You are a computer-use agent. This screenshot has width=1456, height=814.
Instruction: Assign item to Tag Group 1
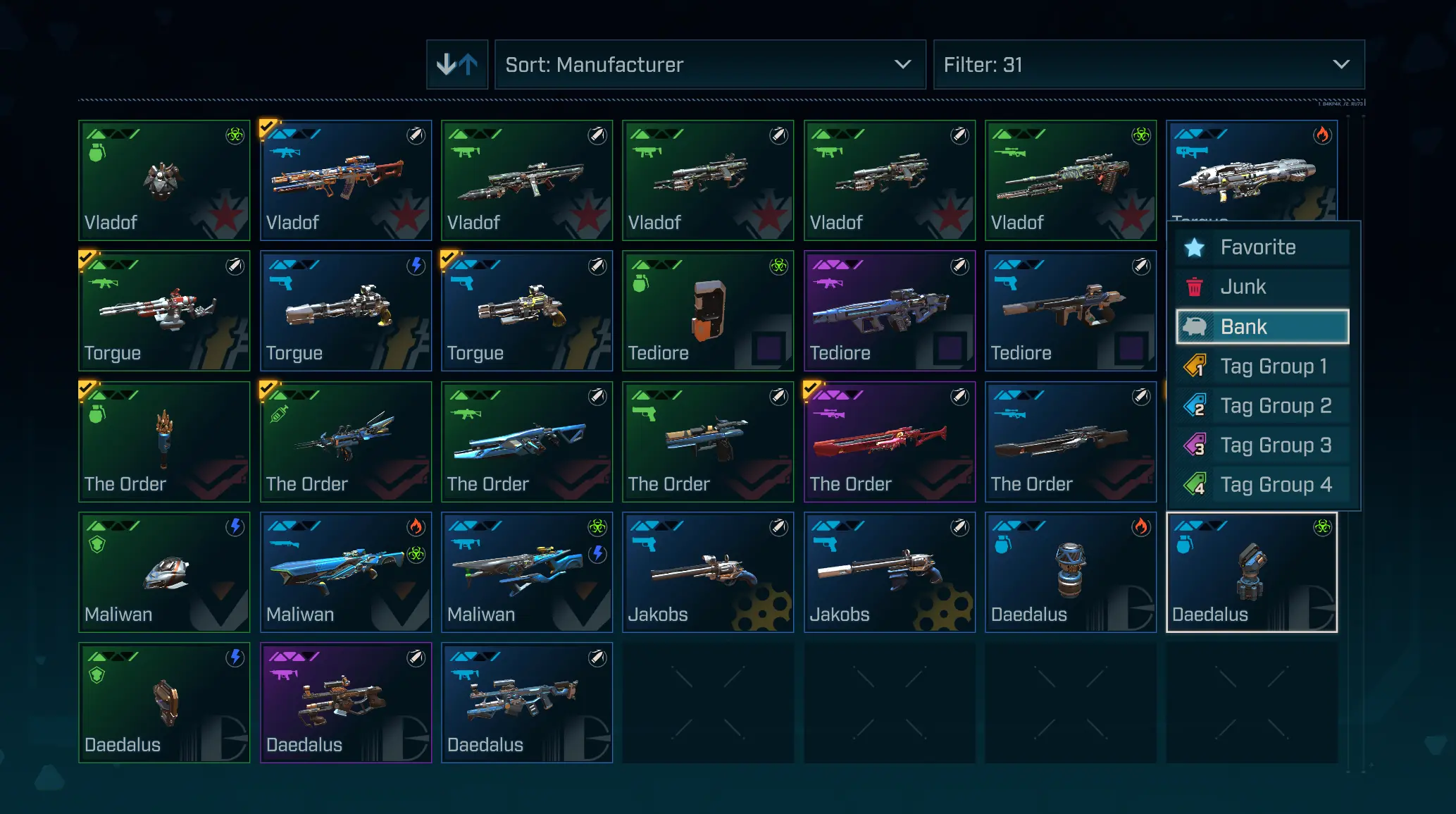(1262, 366)
